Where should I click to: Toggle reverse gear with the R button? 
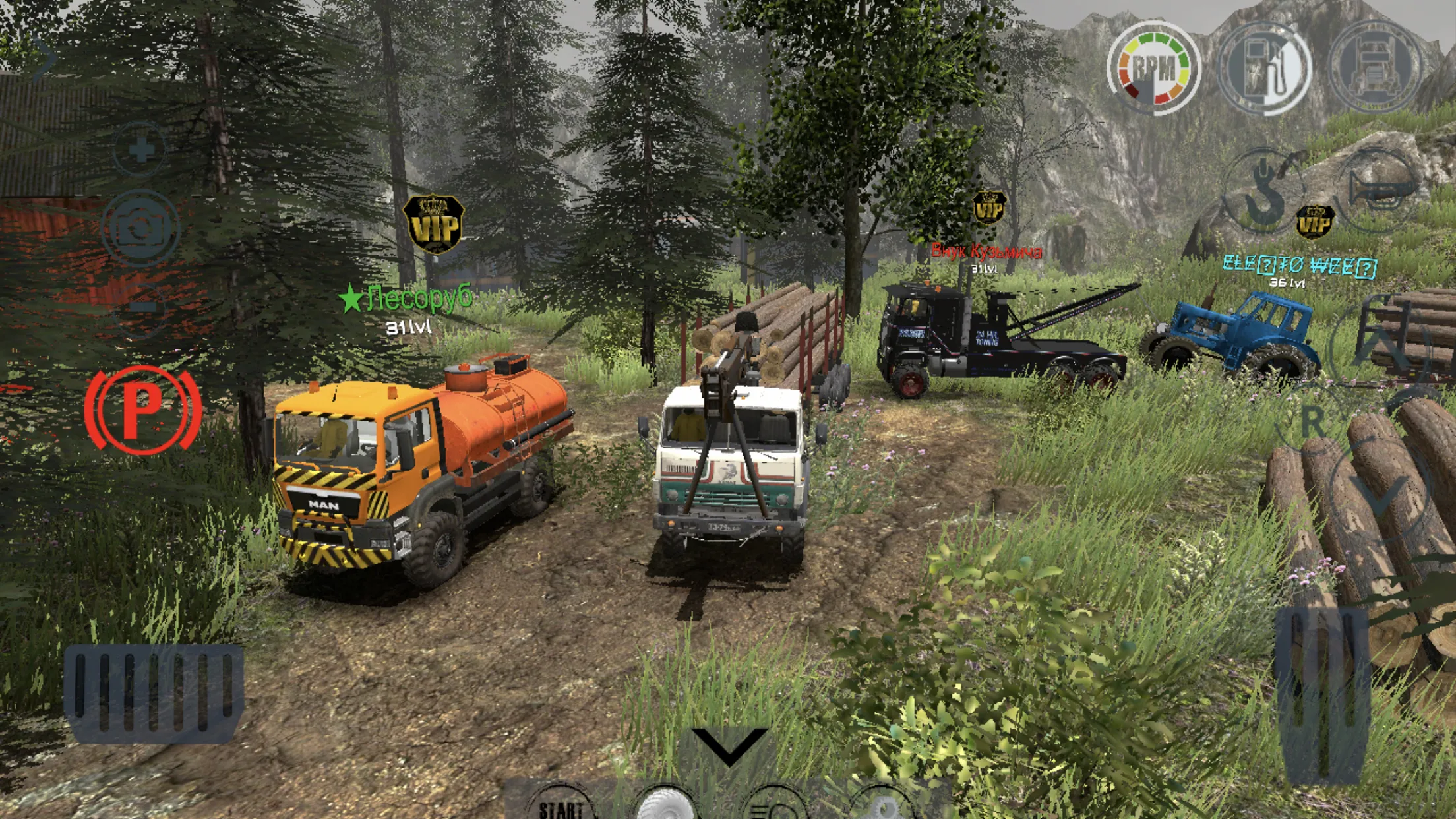[1312, 420]
